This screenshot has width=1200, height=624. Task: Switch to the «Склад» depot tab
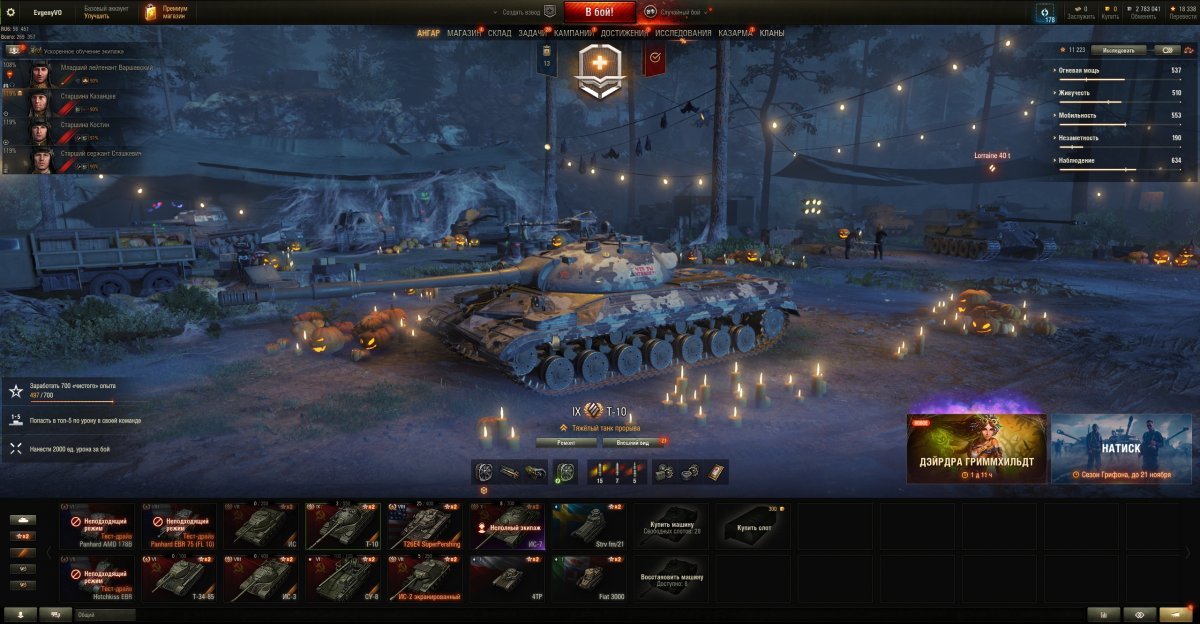pyautogui.click(x=500, y=33)
